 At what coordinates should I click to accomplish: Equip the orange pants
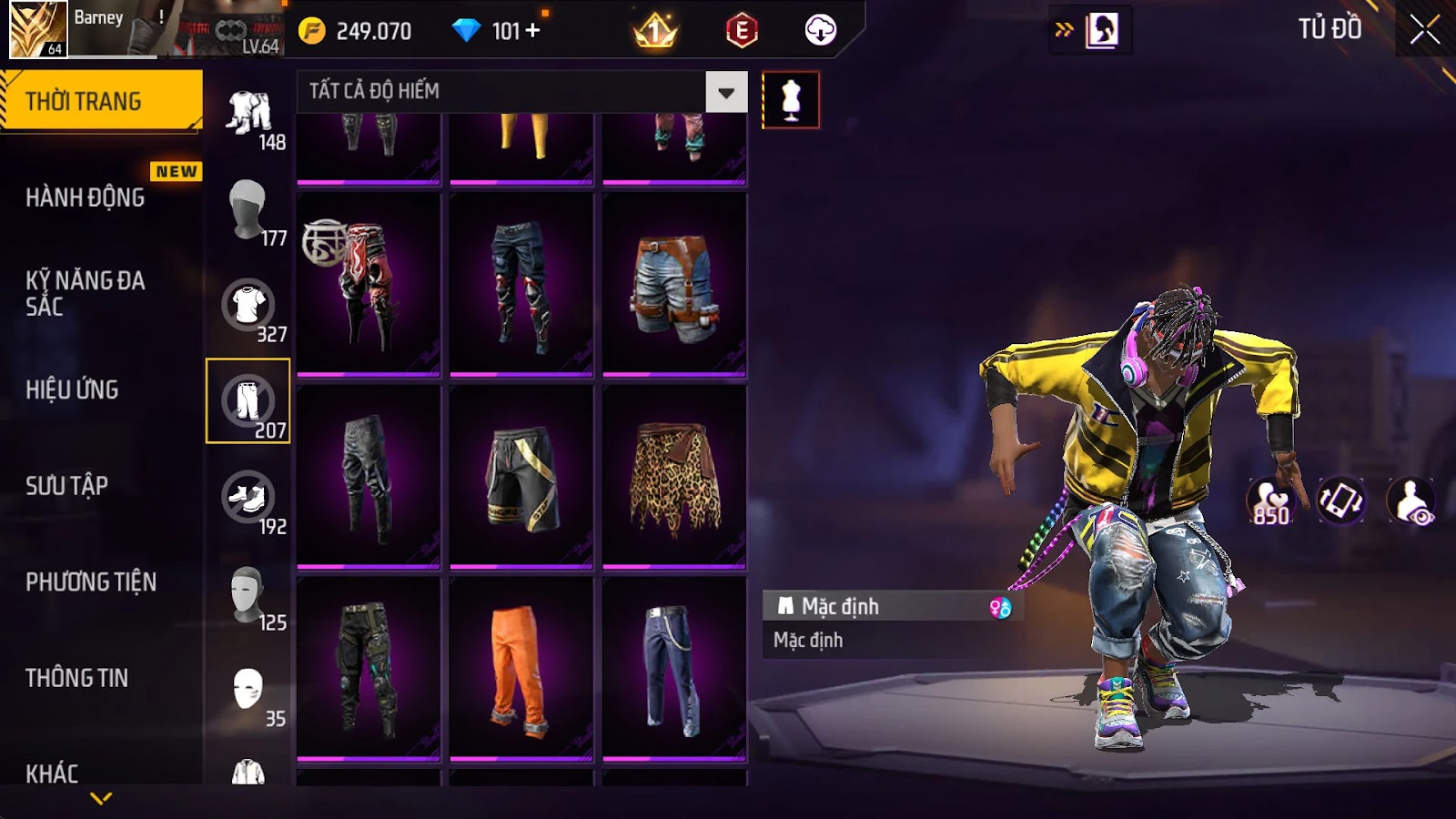(x=521, y=668)
